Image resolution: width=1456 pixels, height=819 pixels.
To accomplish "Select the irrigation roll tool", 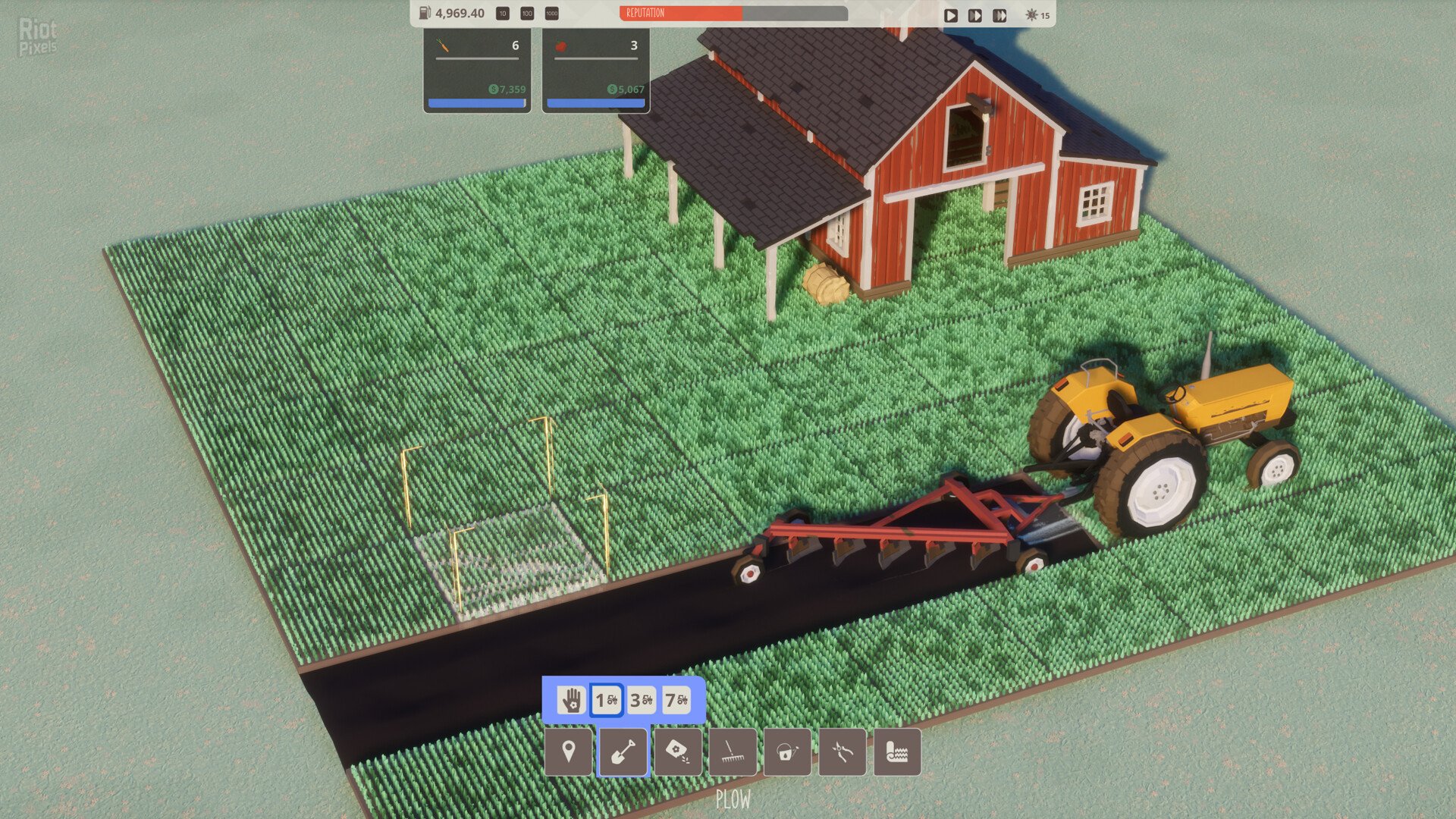I will tap(899, 752).
